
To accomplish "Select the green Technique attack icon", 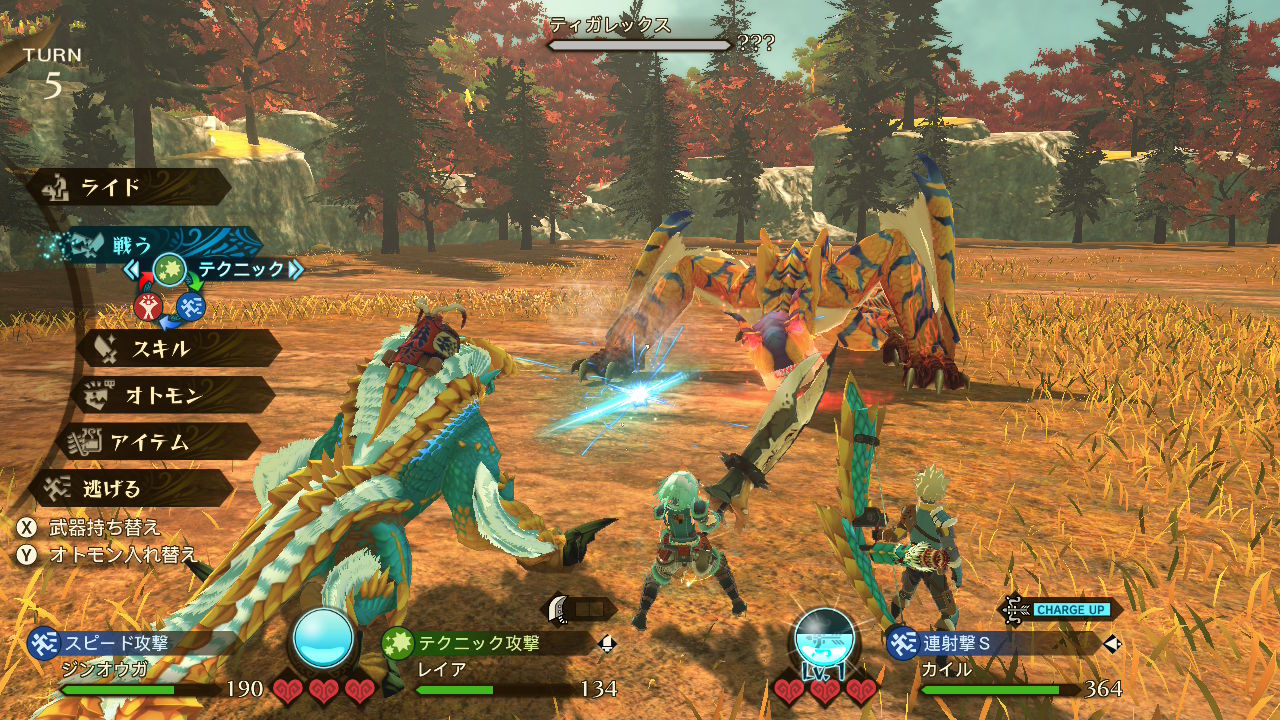I will (169, 269).
